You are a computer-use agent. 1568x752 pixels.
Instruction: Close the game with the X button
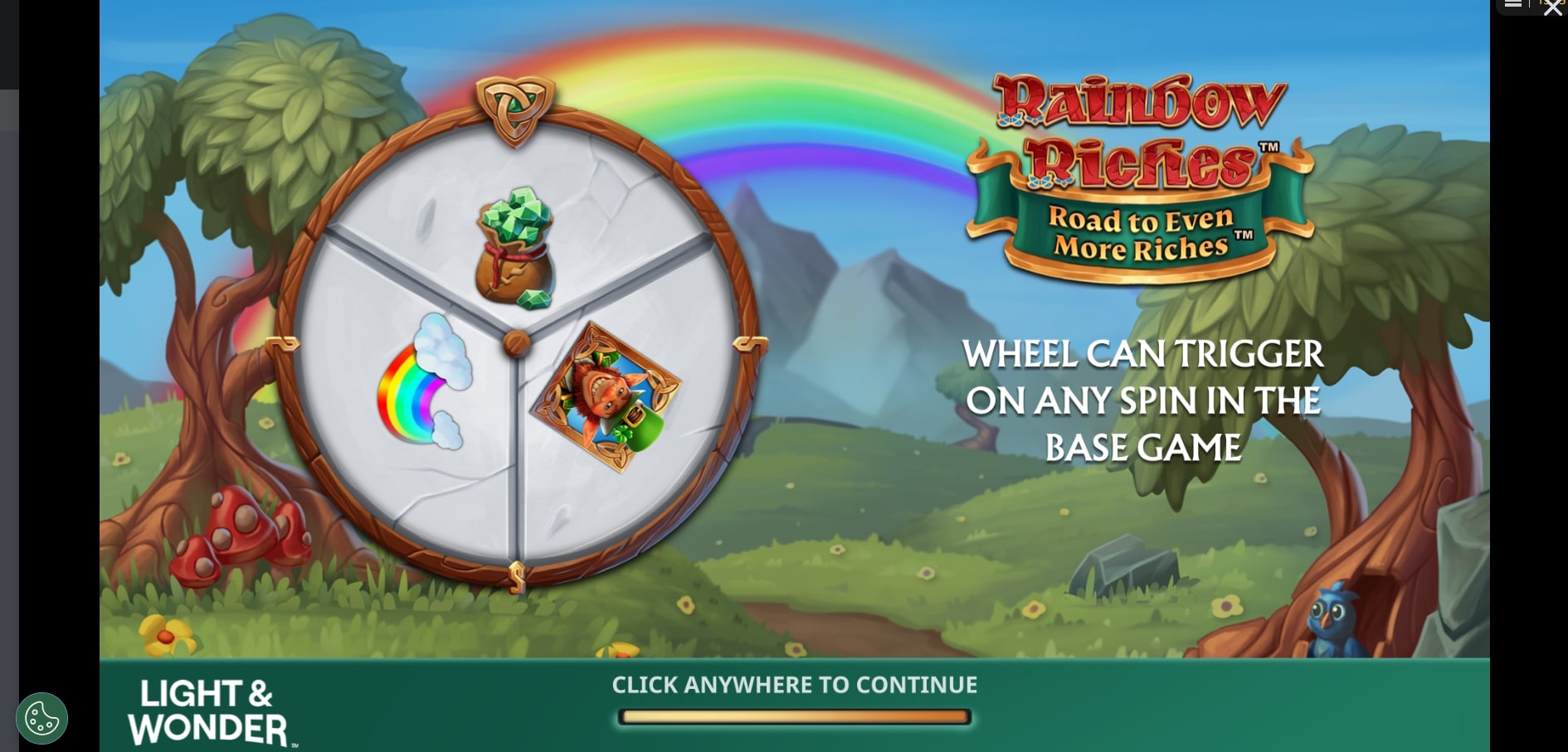(1552, 7)
